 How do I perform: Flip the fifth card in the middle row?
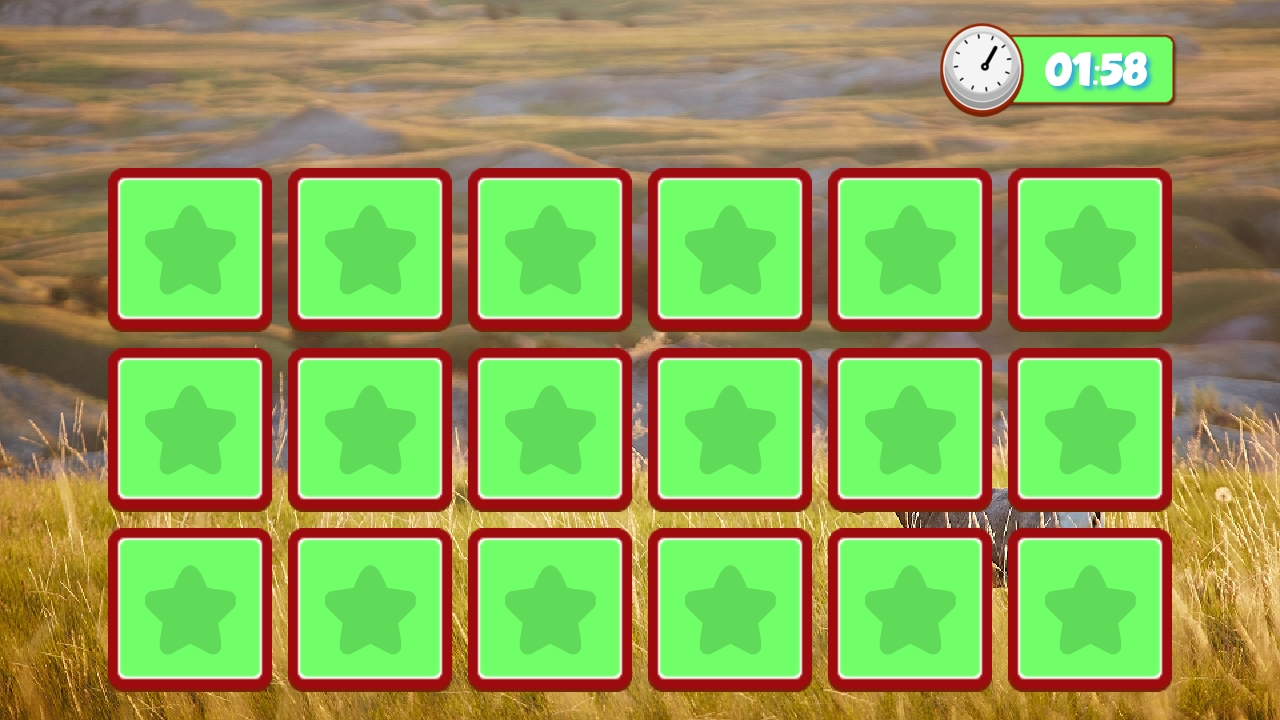(909, 428)
